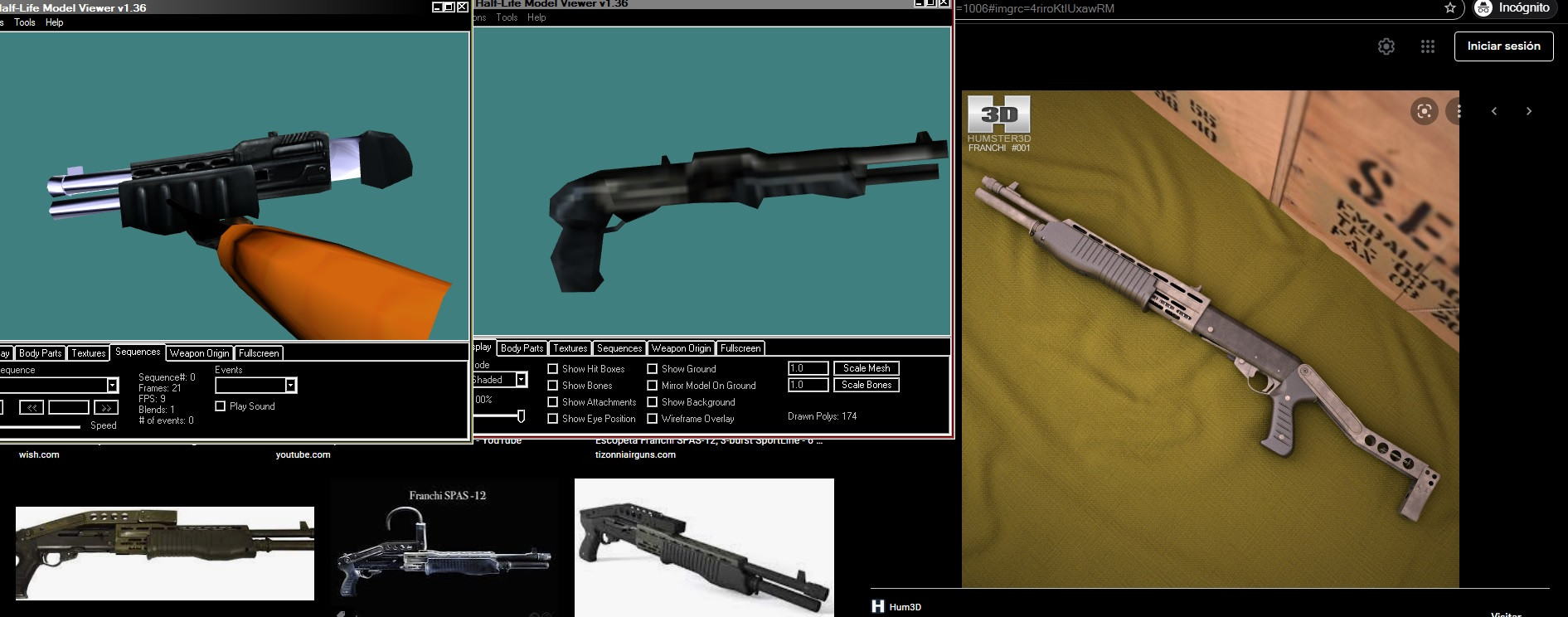This screenshot has width=1568, height=617.
Task: Click the Google Lens search icon on the image
Action: click(x=1424, y=109)
